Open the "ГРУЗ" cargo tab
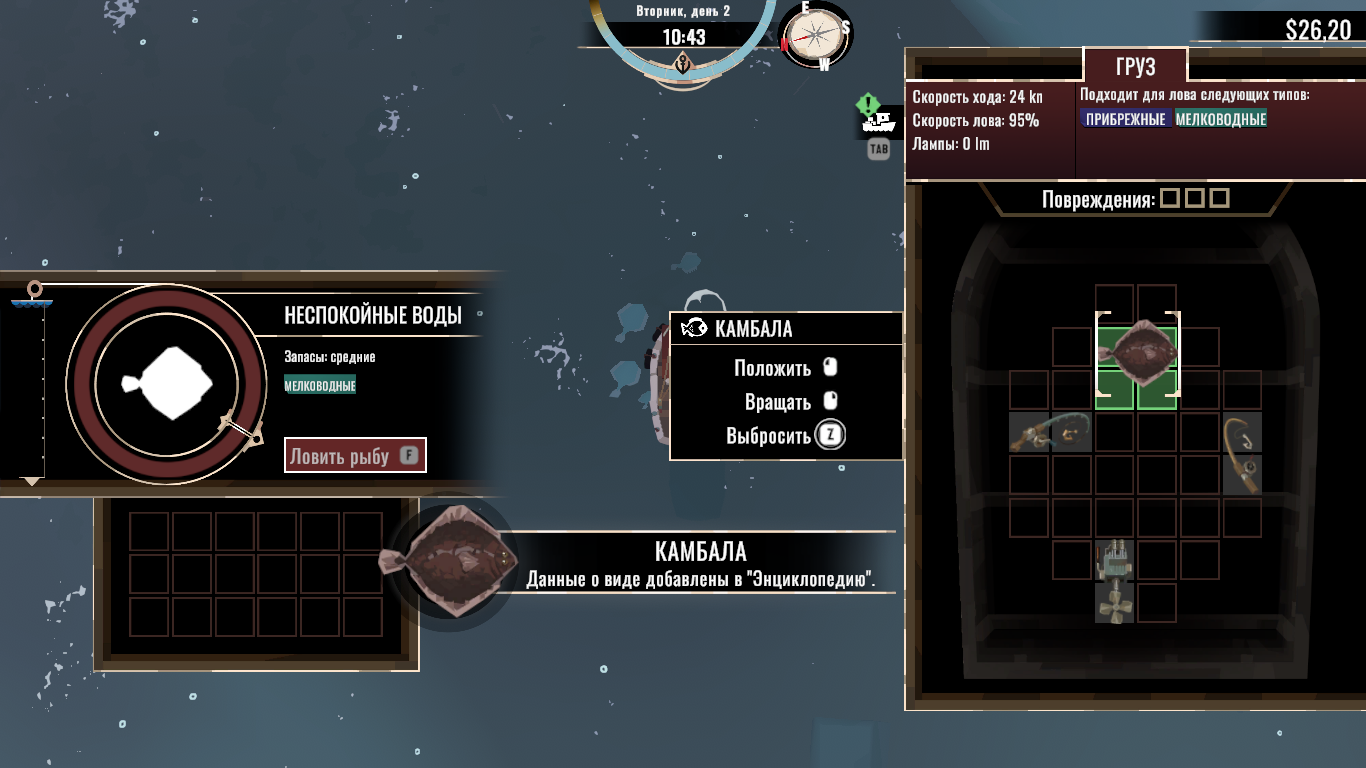The width and height of the screenshot is (1366, 768). pos(1135,67)
